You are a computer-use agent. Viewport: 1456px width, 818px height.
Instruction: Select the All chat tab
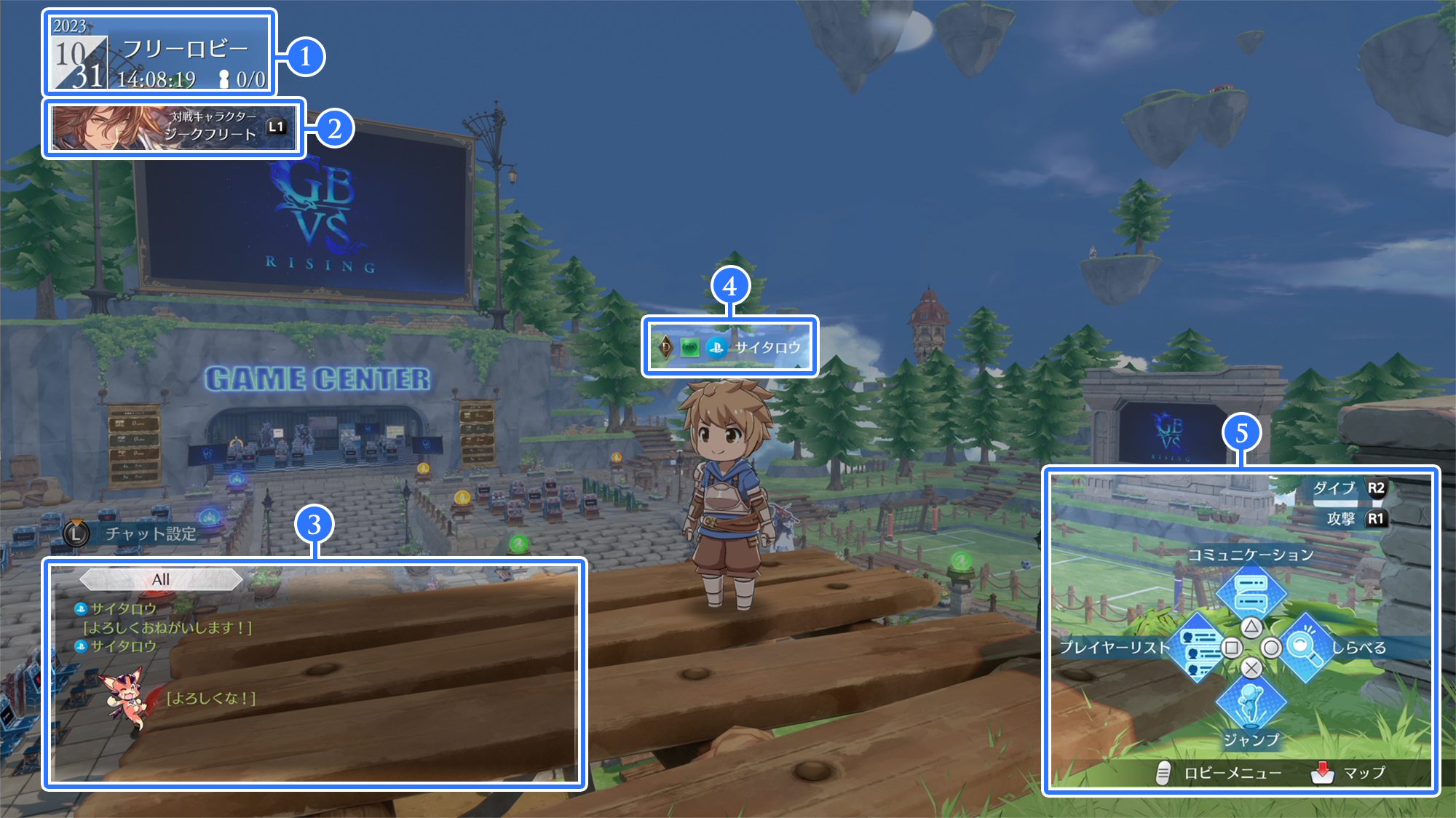tap(161, 579)
